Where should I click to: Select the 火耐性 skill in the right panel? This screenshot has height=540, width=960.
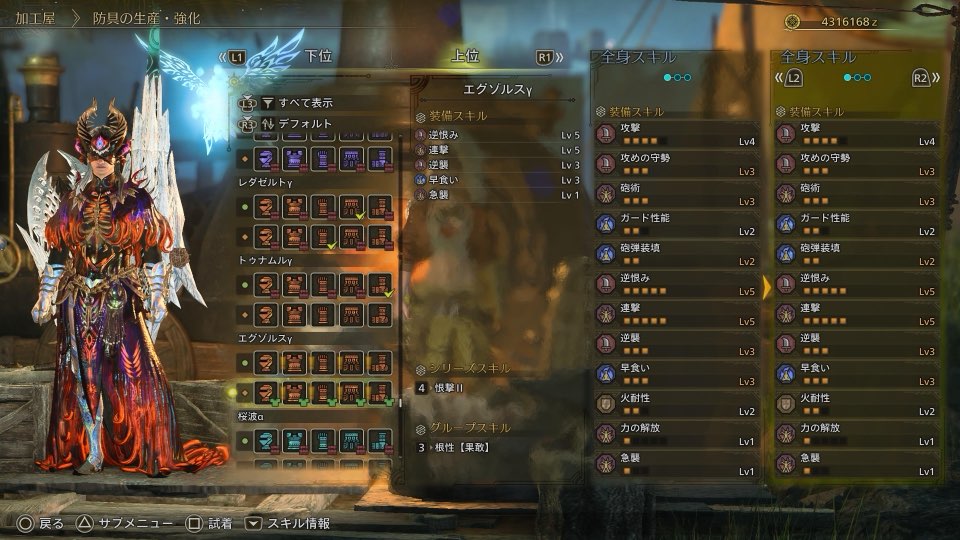click(x=857, y=404)
